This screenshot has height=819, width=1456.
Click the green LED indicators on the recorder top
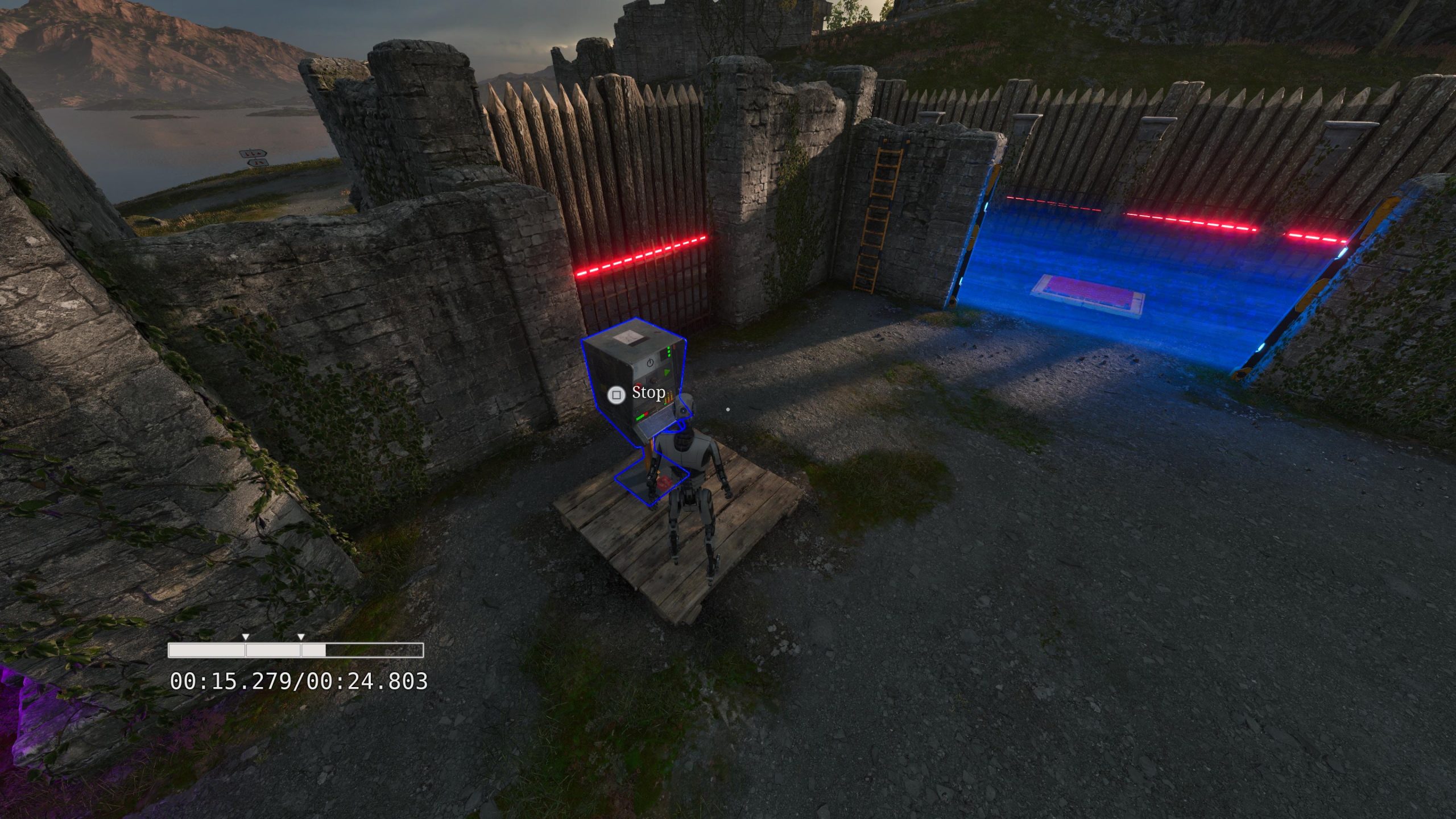[x=668, y=351]
